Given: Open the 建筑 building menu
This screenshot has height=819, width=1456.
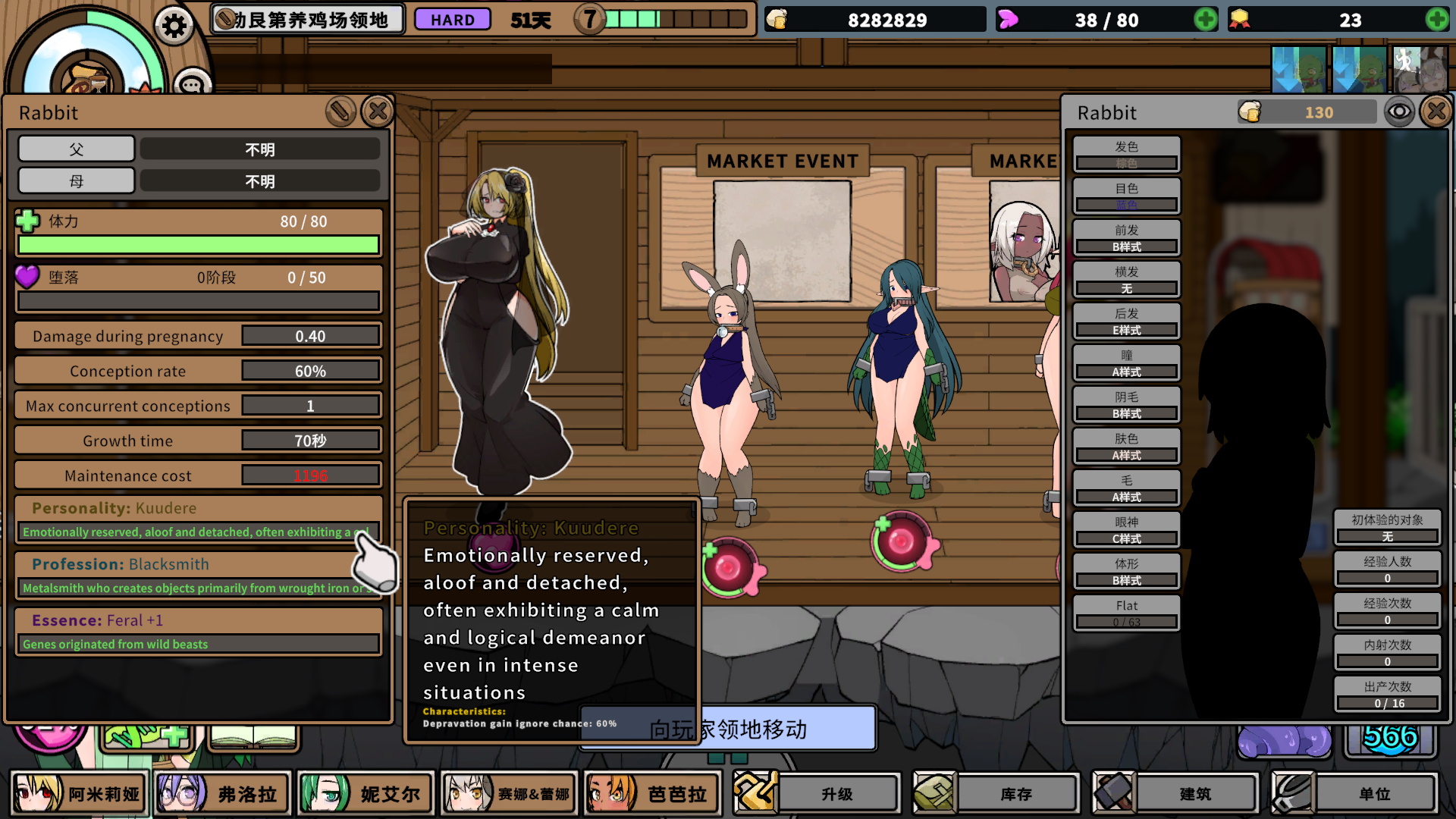Looking at the screenshot, I should (x=1175, y=793).
